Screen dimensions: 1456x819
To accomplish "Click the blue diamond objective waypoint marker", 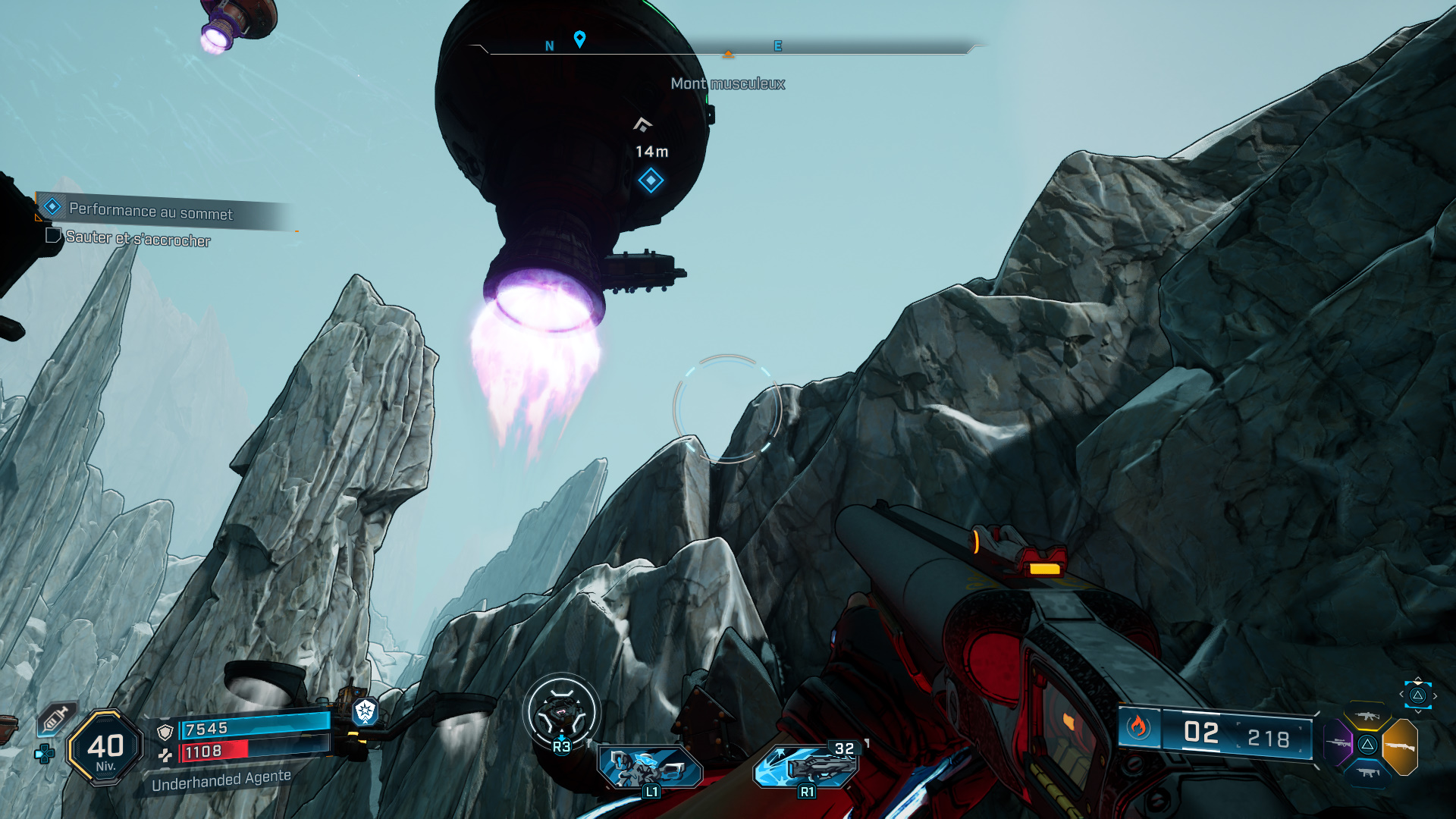I will [651, 180].
